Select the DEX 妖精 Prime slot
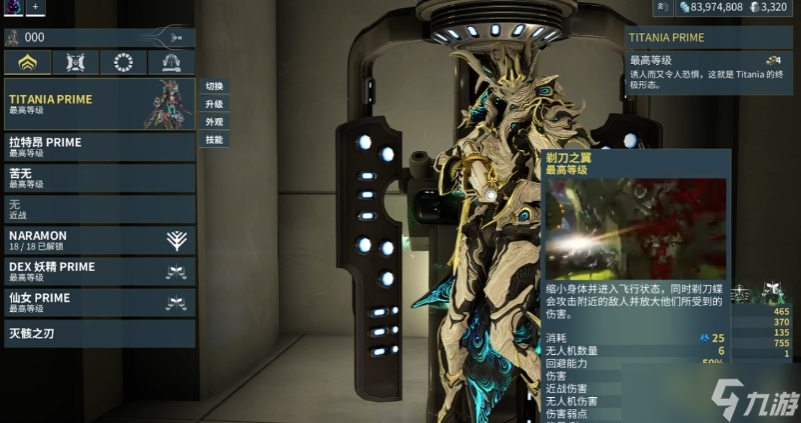The height and width of the screenshot is (423, 801). click(x=100, y=271)
